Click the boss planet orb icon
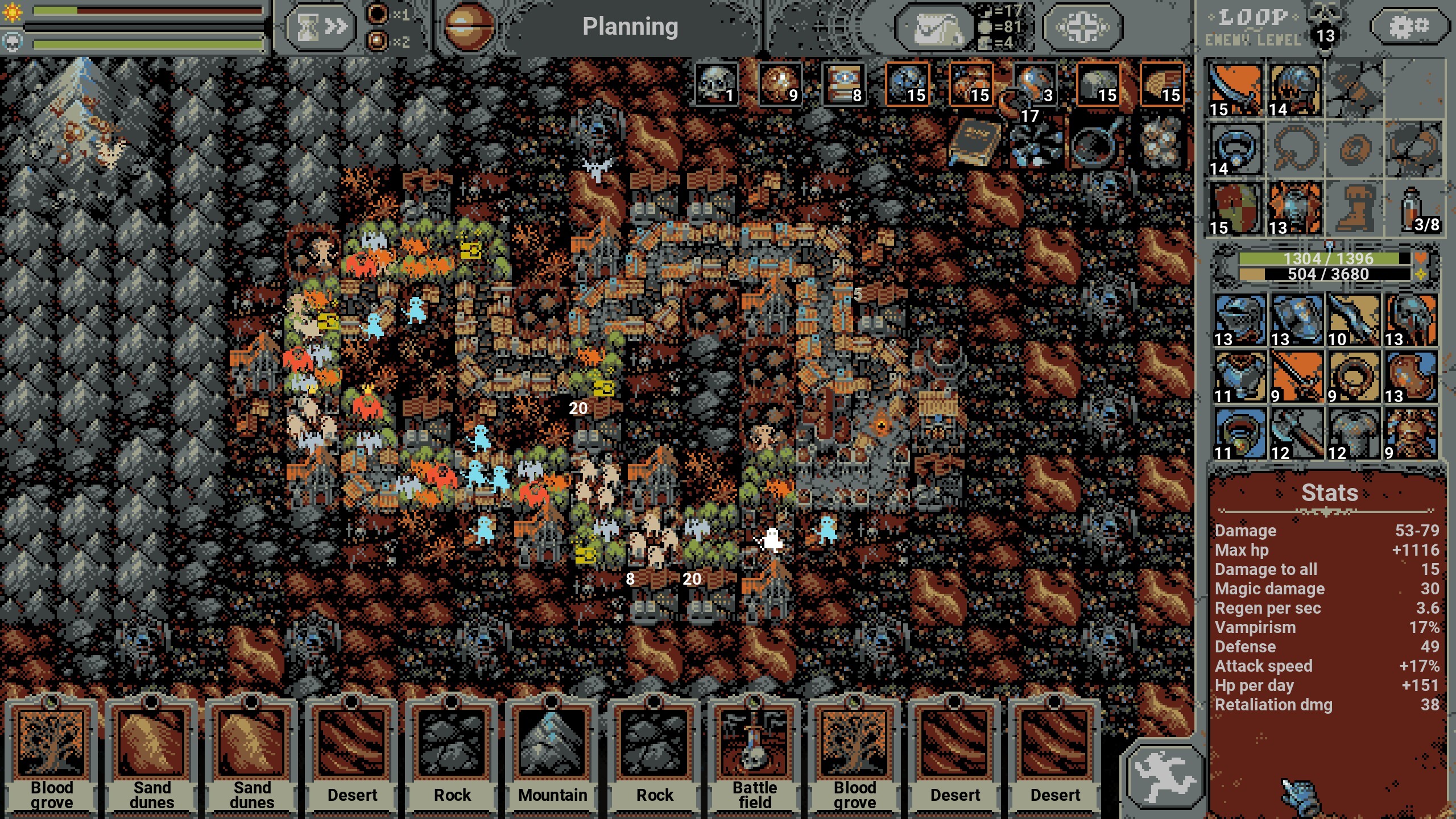Viewport: 1456px width, 819px height. point(468,27)
